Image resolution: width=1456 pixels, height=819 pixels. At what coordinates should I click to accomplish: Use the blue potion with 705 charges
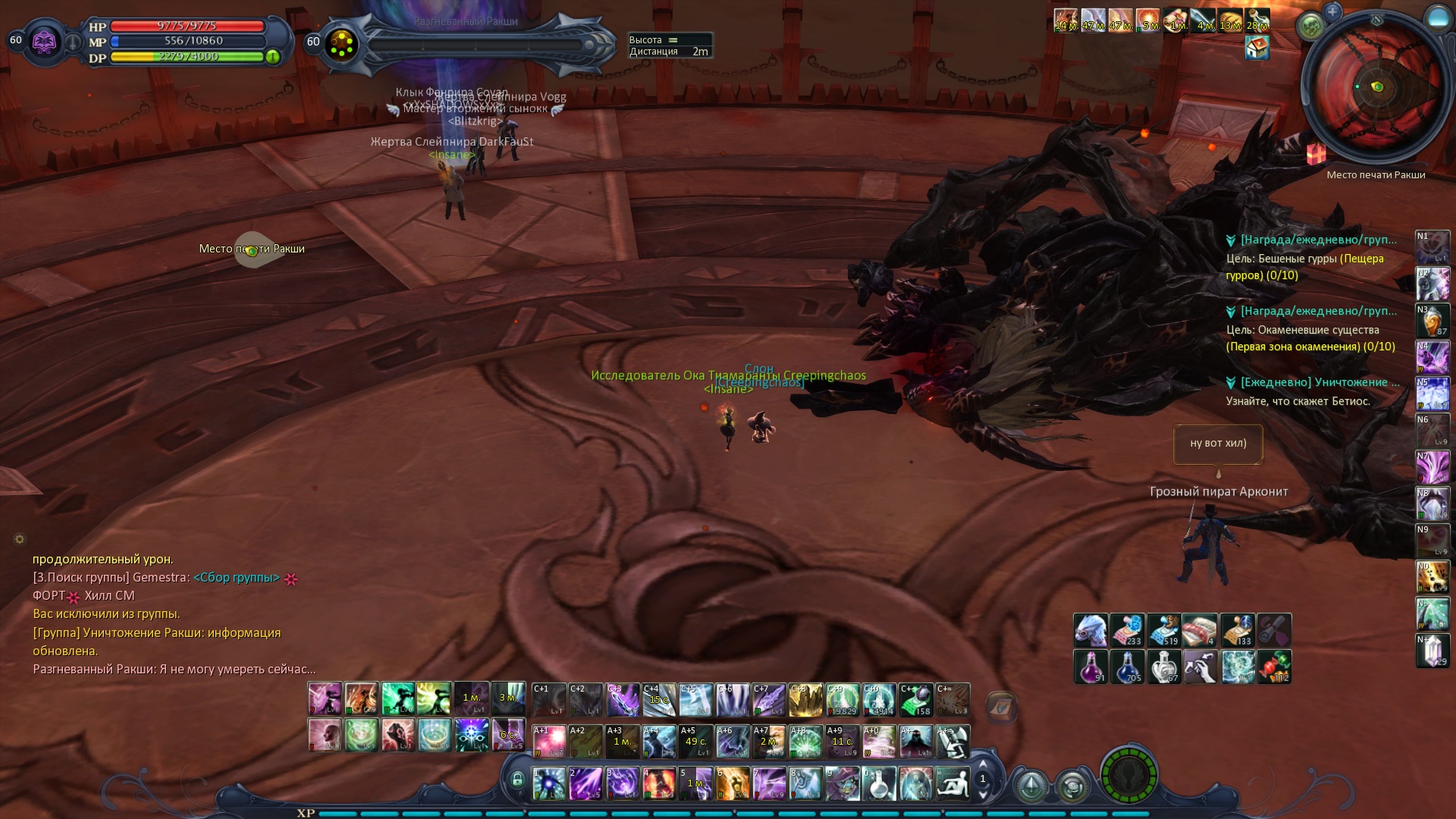pos(1127,667)
